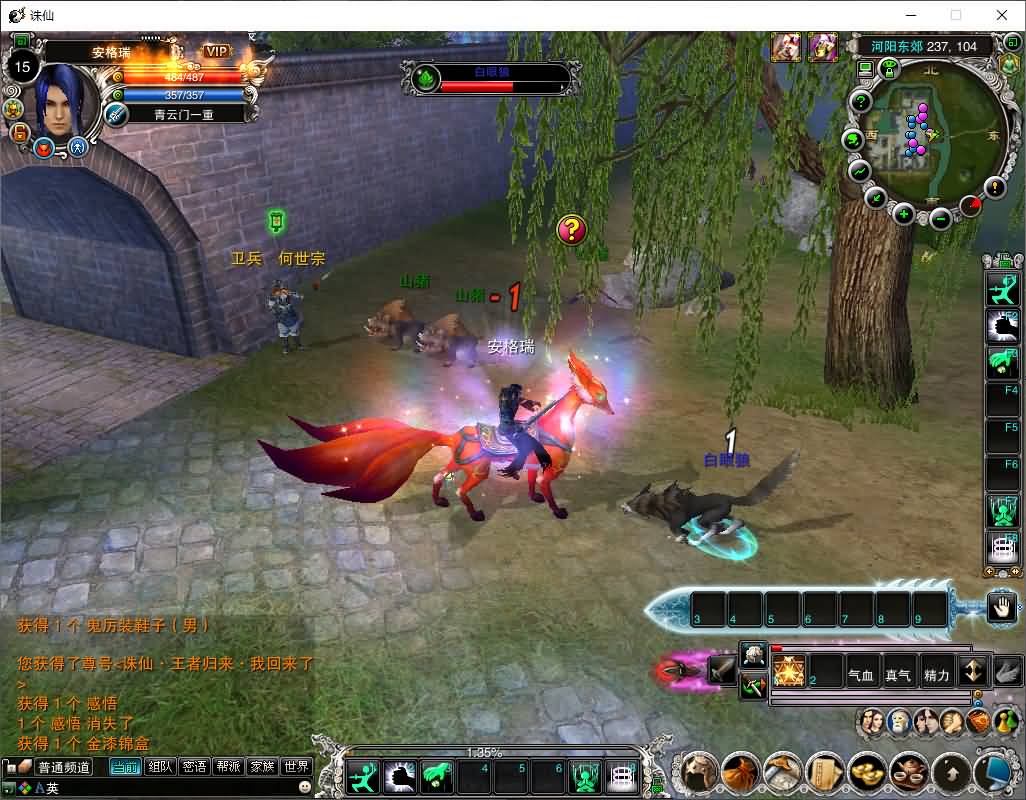This screenshot has height=800, width=1026.
Task: Activate the 精力 stamina slot
Action: 936,675
